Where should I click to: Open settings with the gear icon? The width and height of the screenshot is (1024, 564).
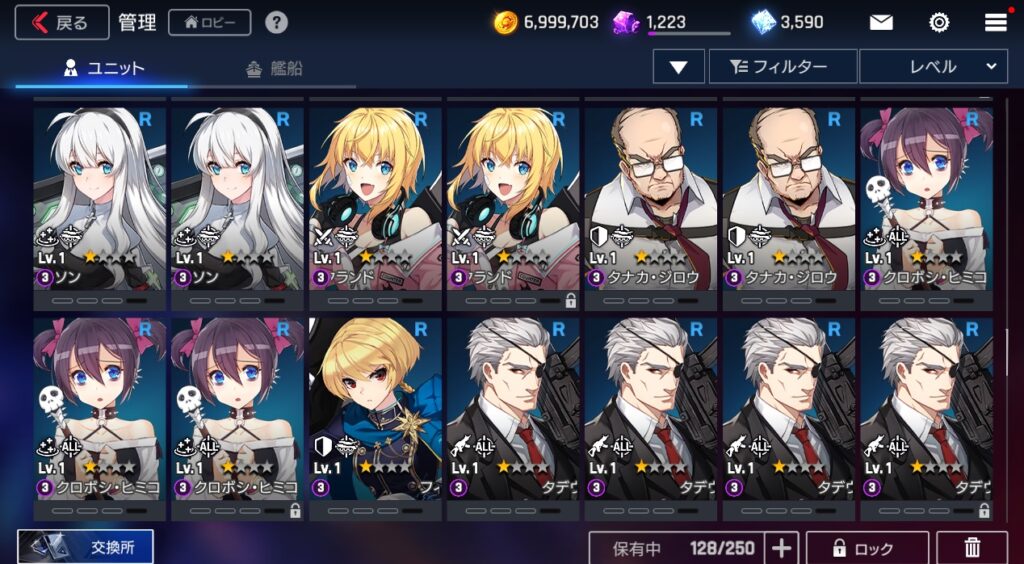tap(939, 22)
